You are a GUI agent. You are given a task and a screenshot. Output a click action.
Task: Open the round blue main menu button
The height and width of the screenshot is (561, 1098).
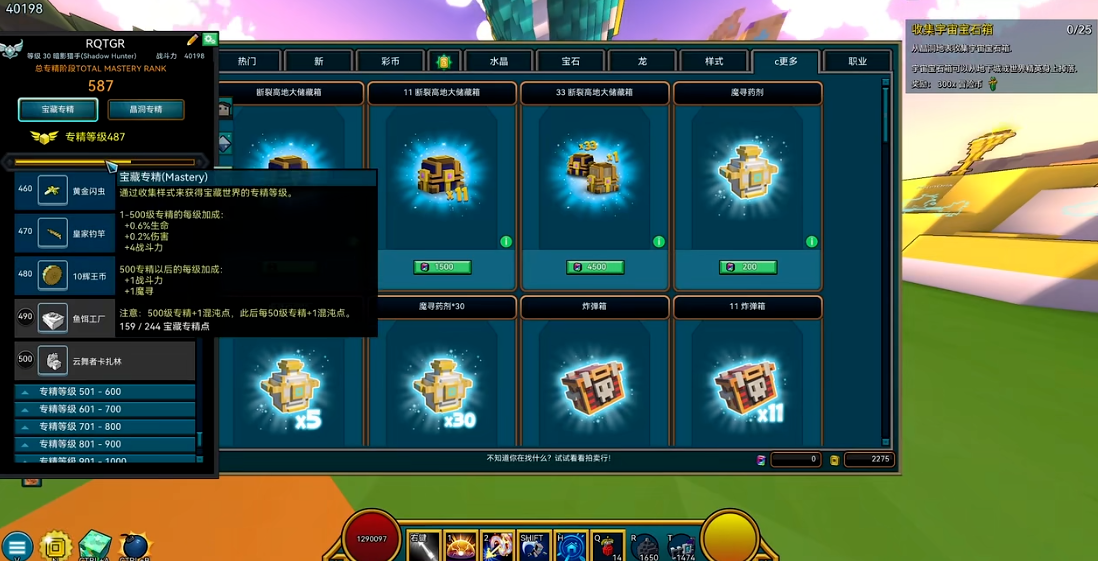16,546
